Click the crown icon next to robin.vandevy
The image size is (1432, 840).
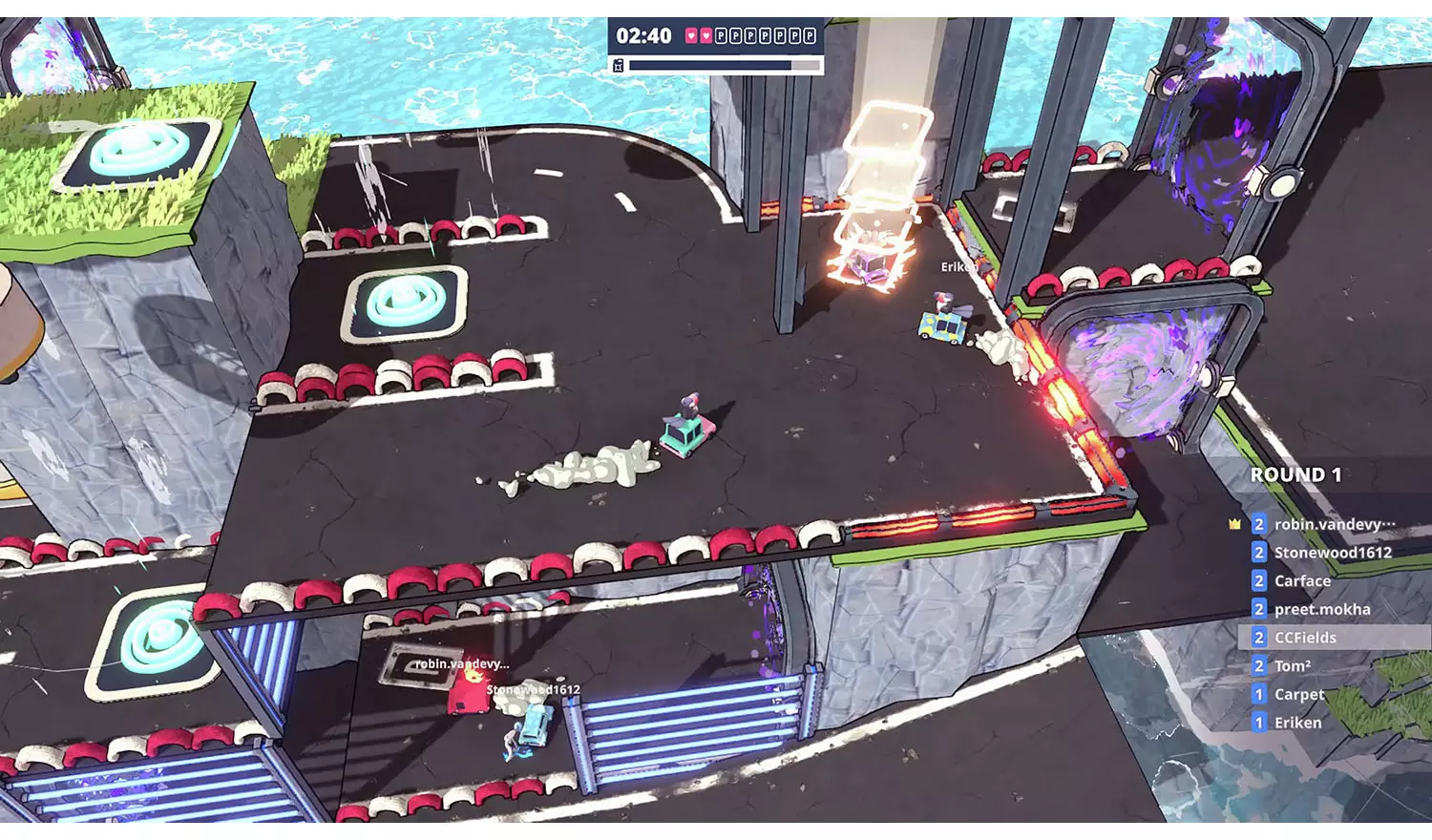(x=1235, y=524)
